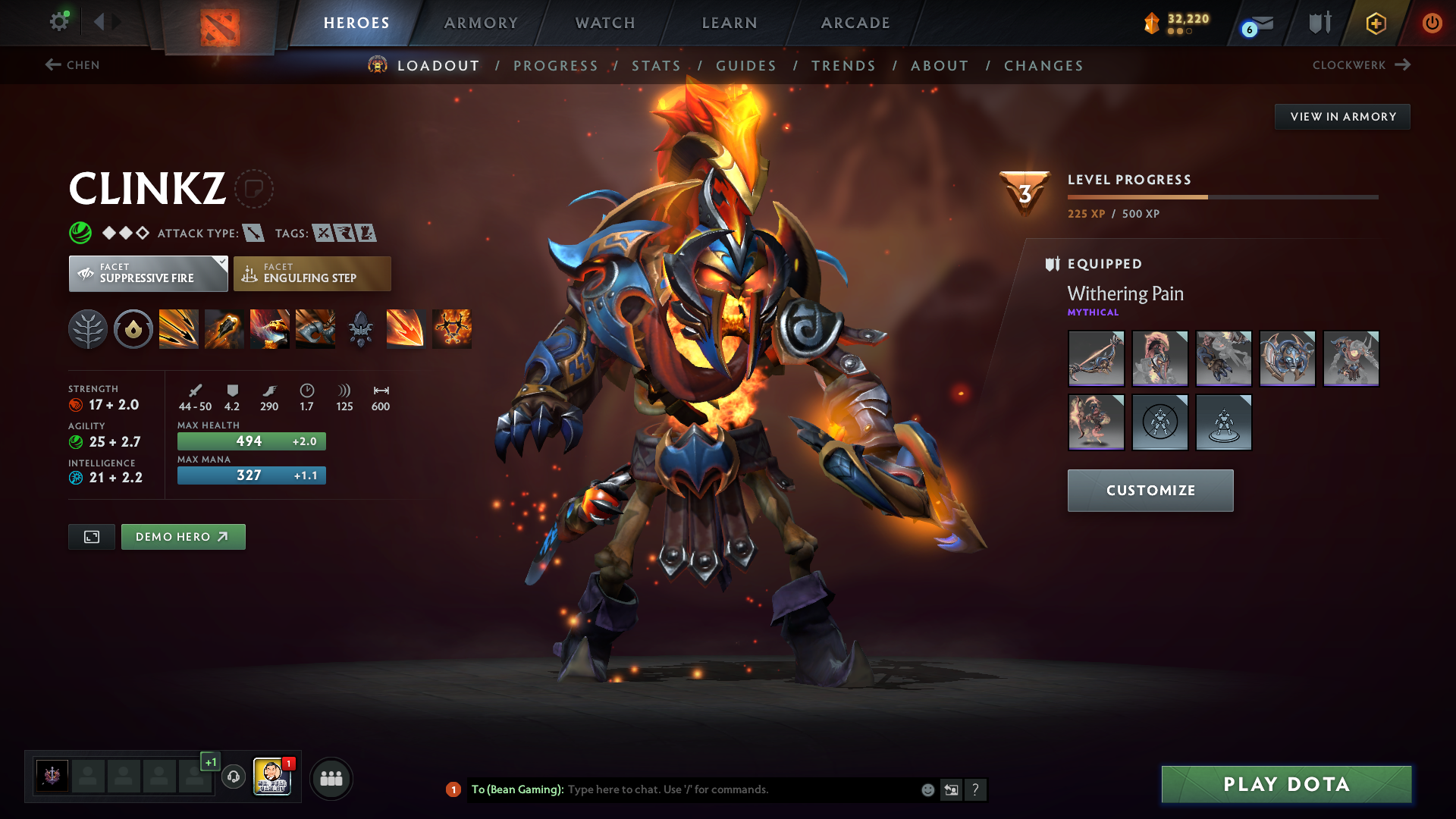Open the Armory tab
Viewport: 1456px width, 819px height.
point(481,23)
